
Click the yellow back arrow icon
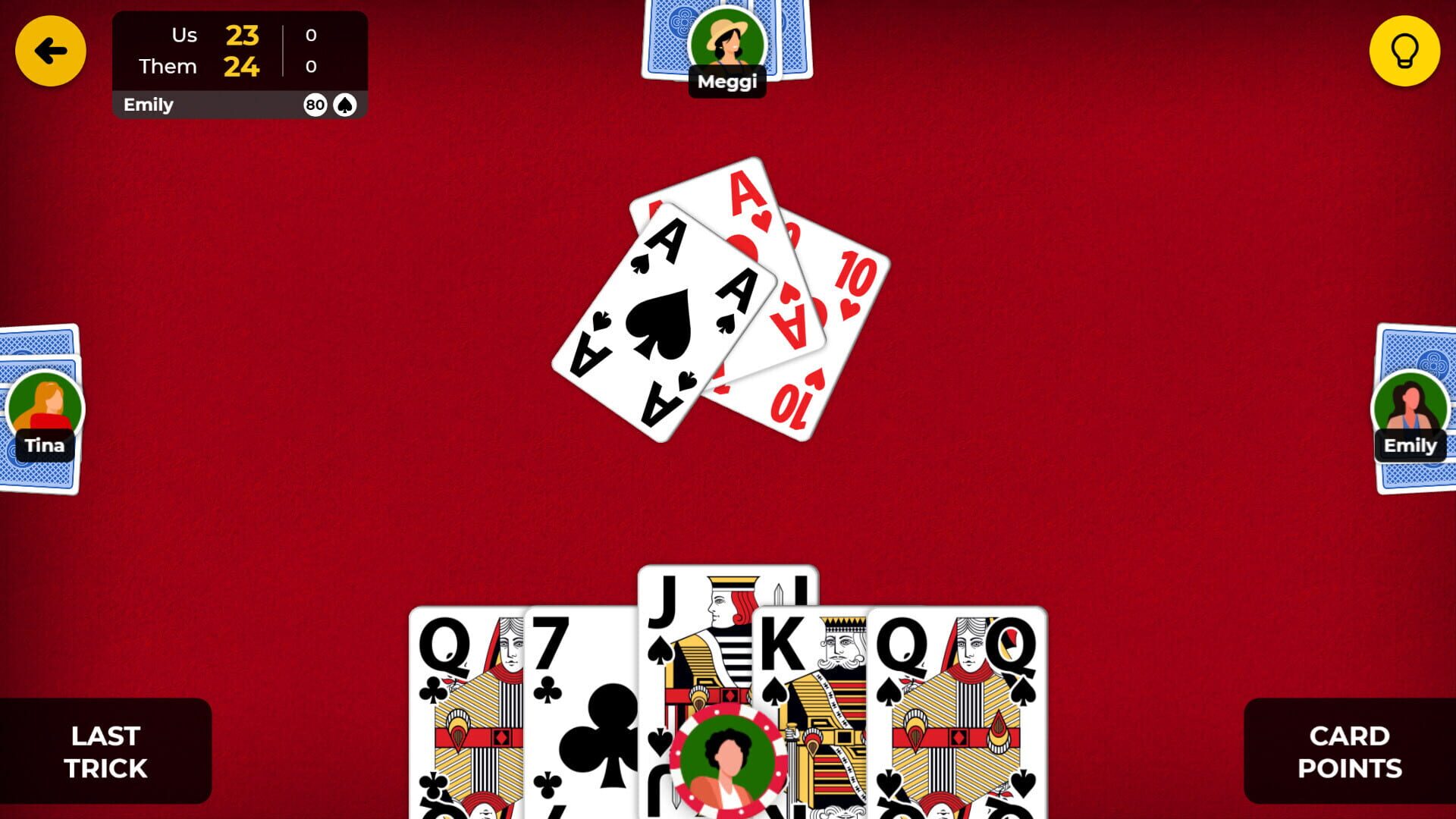(x=50, y=50)
